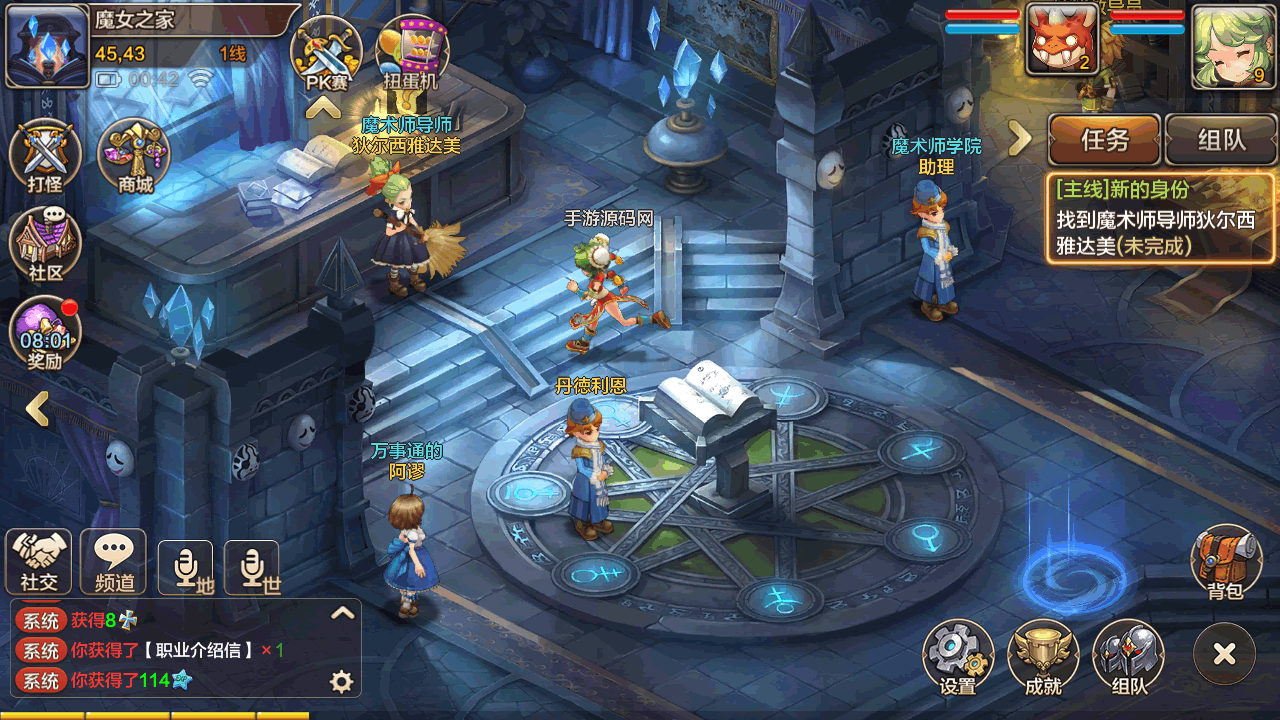The height and width of the screenshot is (720, 1280).
Task: Close the bottom menu with the X button
Action: point(1224,654)
